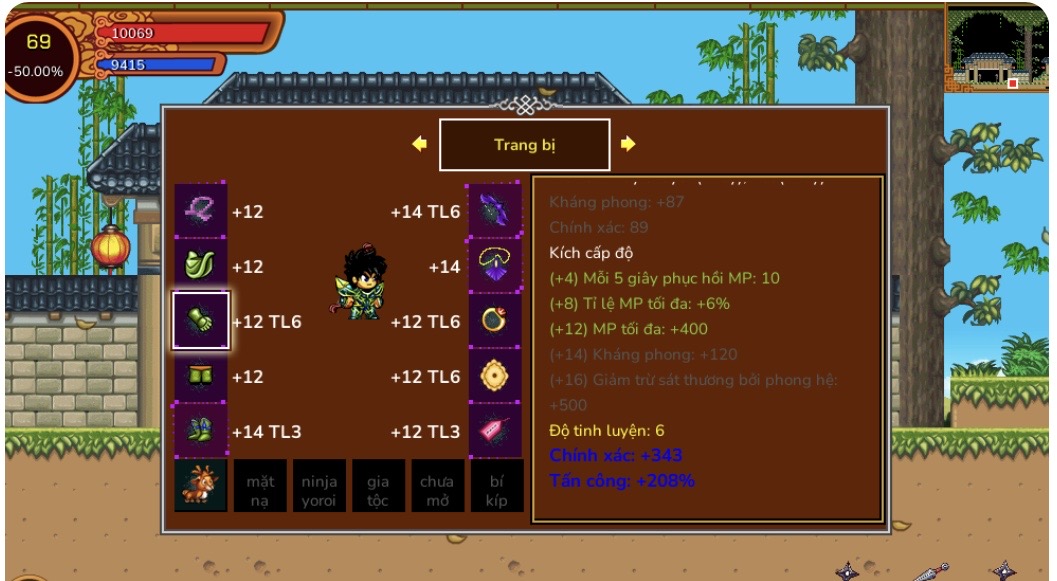Viewport: 1057px width, 581px height.
Task: Select the highlighted green gloves slot
Action: tap(201, 321)
